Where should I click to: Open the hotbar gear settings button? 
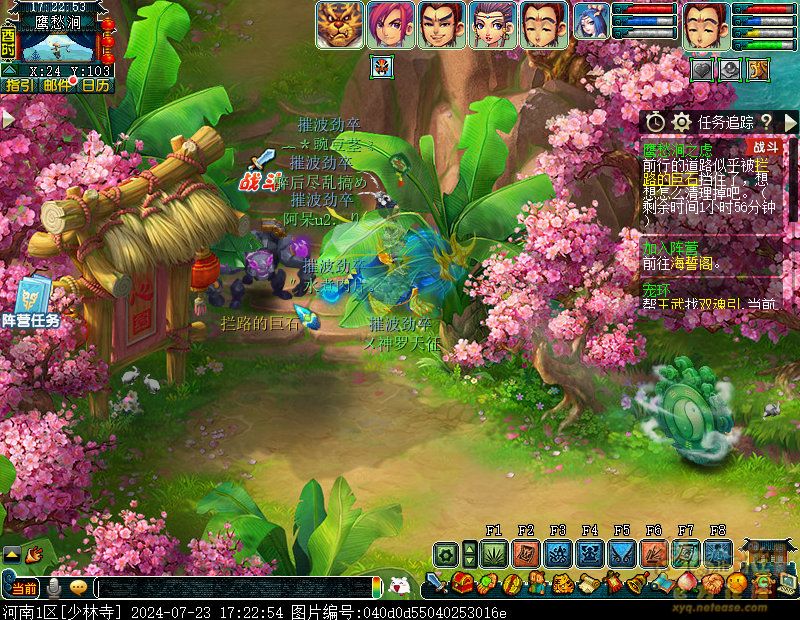tap(446, 553)
